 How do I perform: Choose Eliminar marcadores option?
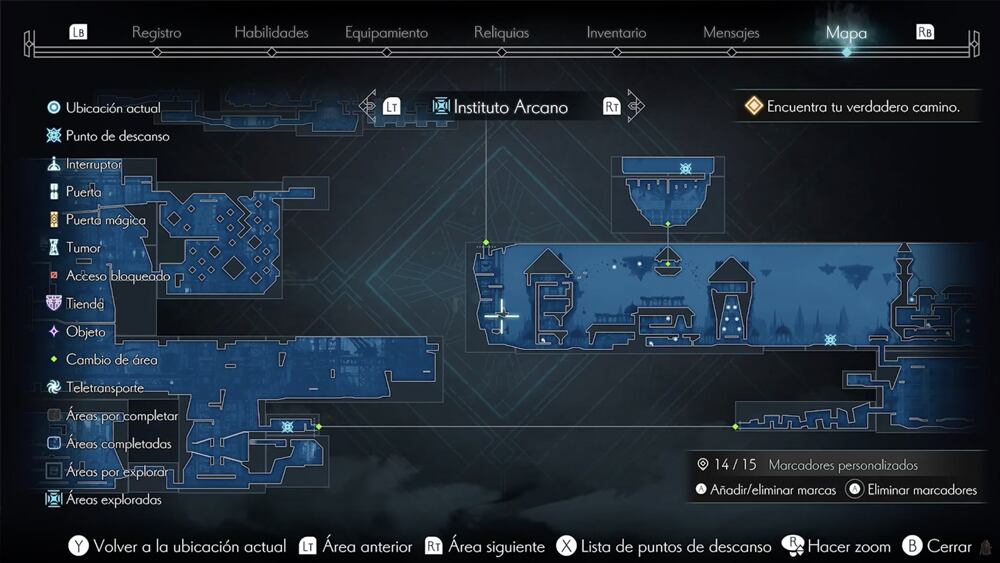(922, 490)
